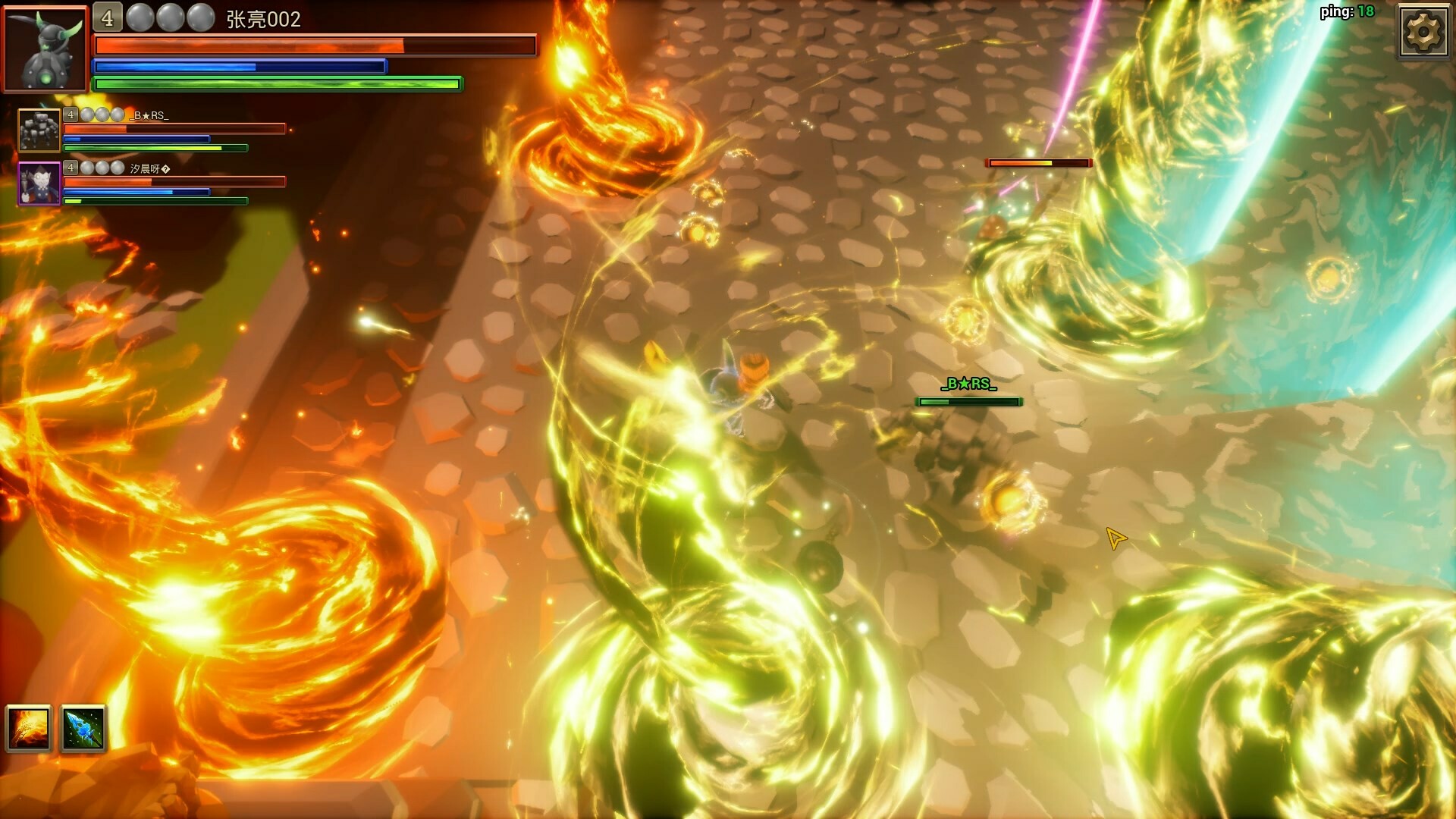Click _B★RS_'s level 4 badge
1456x819 pixels.
70,115
